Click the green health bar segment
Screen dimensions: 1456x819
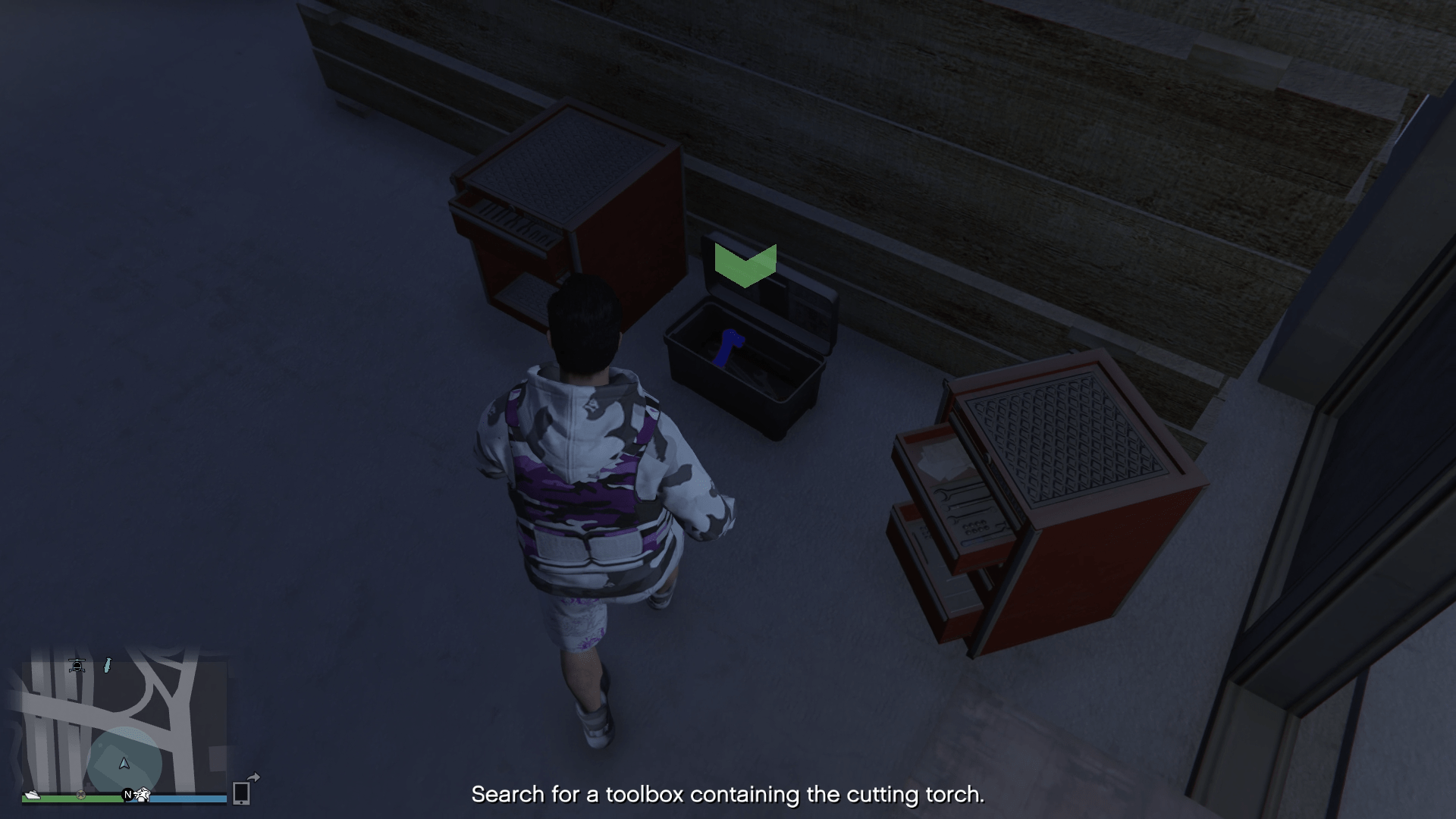pyautogui.click(x=58, y=797)
